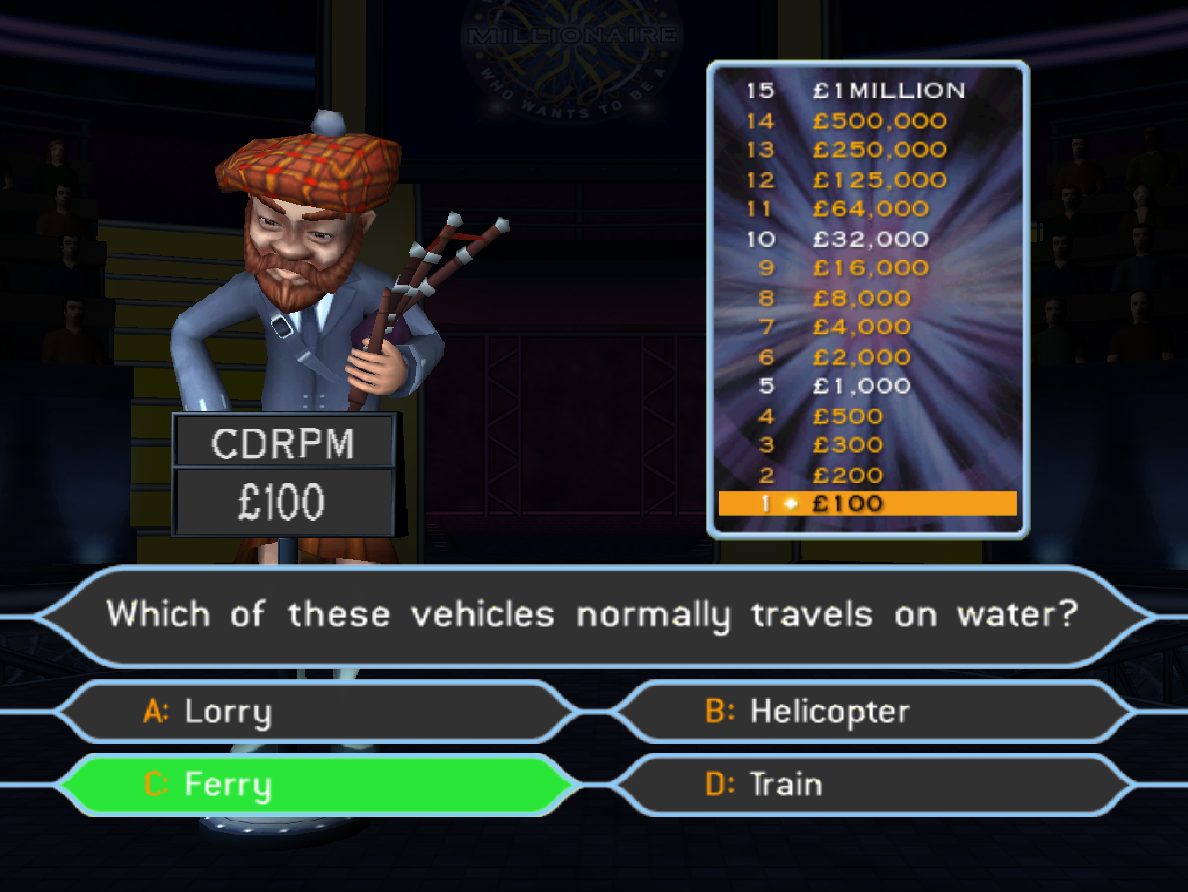
Task: Answer with D: Train
Action: tap(870, 784)
